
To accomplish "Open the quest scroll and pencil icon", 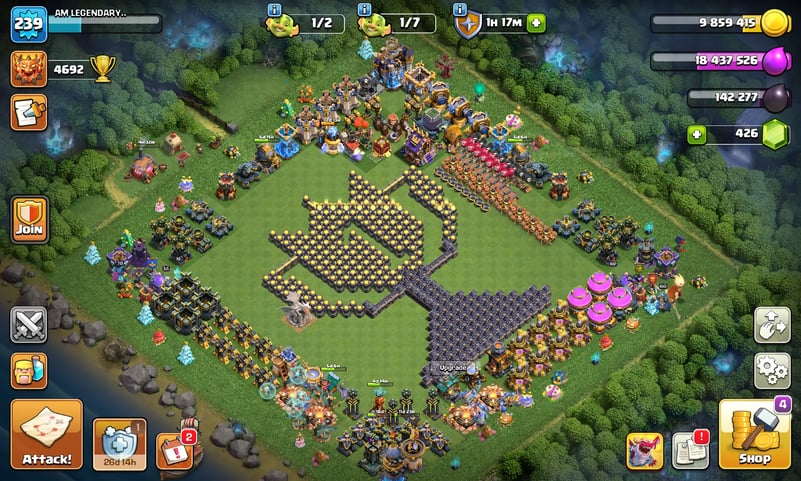I will (29, 112).
